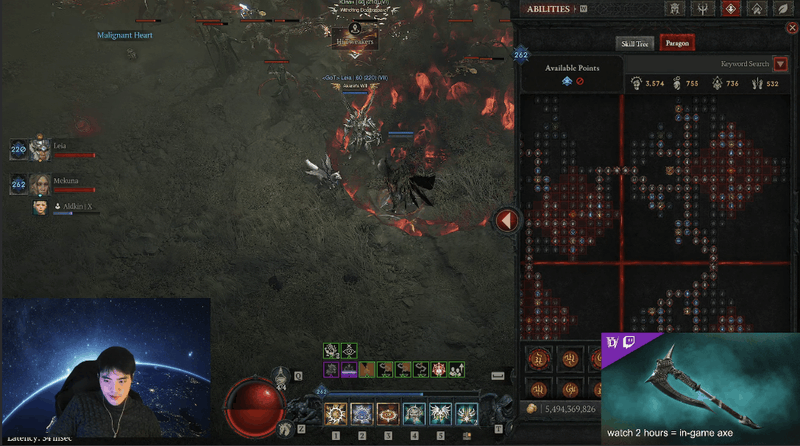Trigger the skill in hotbar slot 3

point(388,413)
